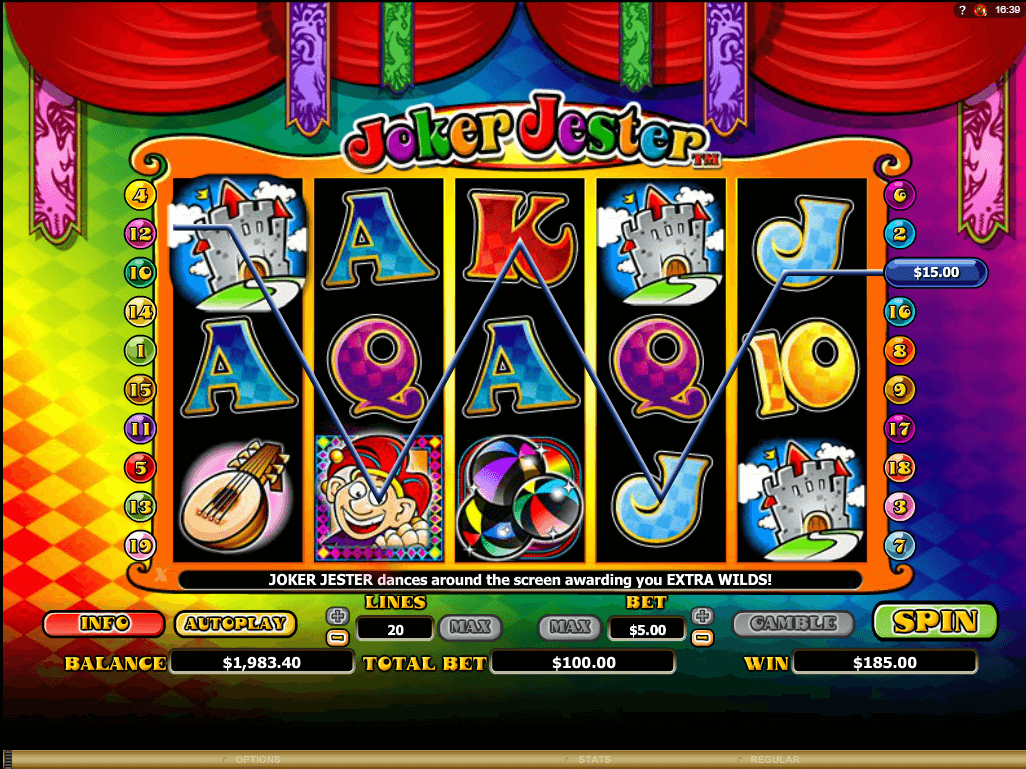
Task: Choose the MAX bet button
Action: tap(570, 627)
